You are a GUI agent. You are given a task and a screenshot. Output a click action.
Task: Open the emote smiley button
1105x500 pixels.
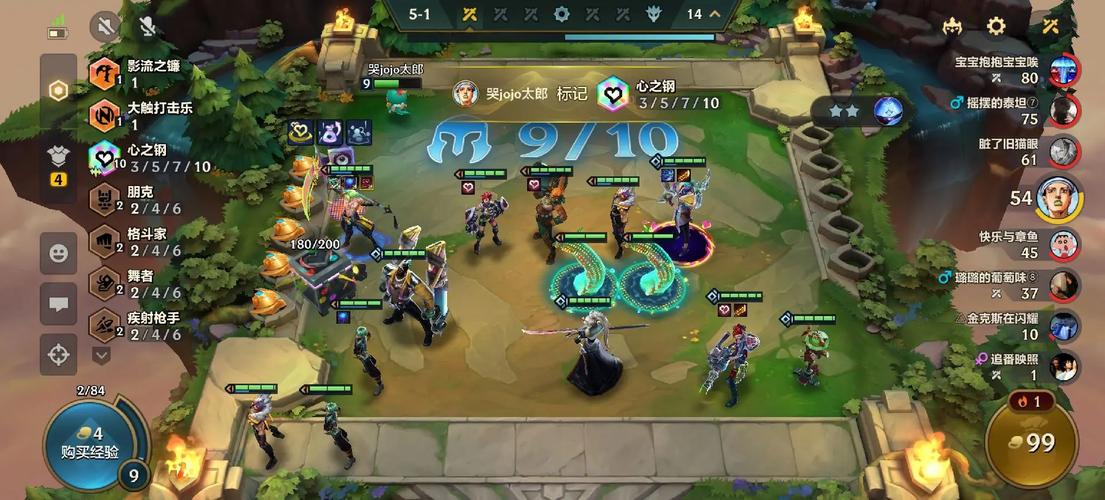pyautogui.click(x=58, y=253)
